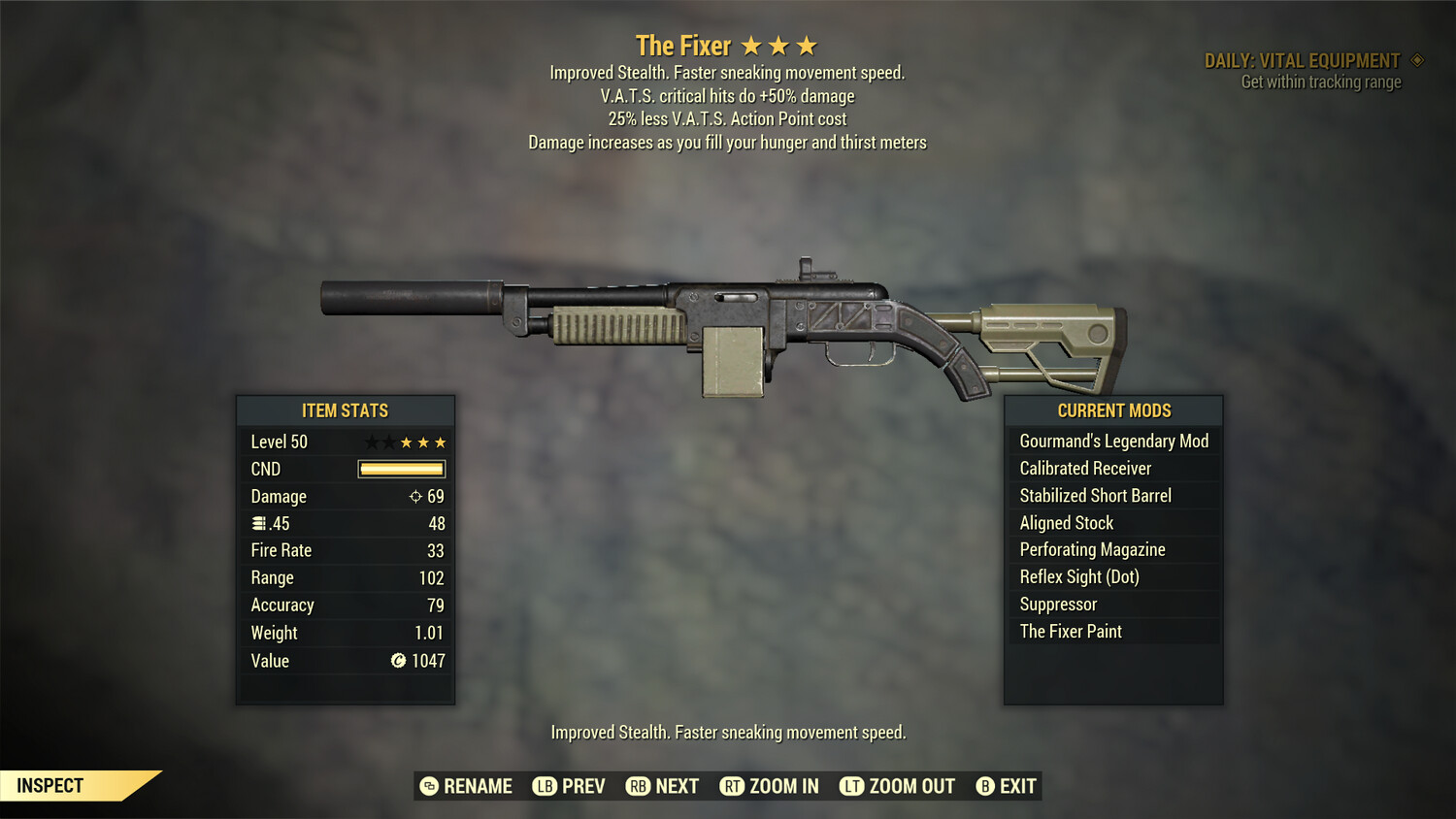Click the CND condition bar
This screenshot has width=1456, height=819.
(x=401, y=469)
